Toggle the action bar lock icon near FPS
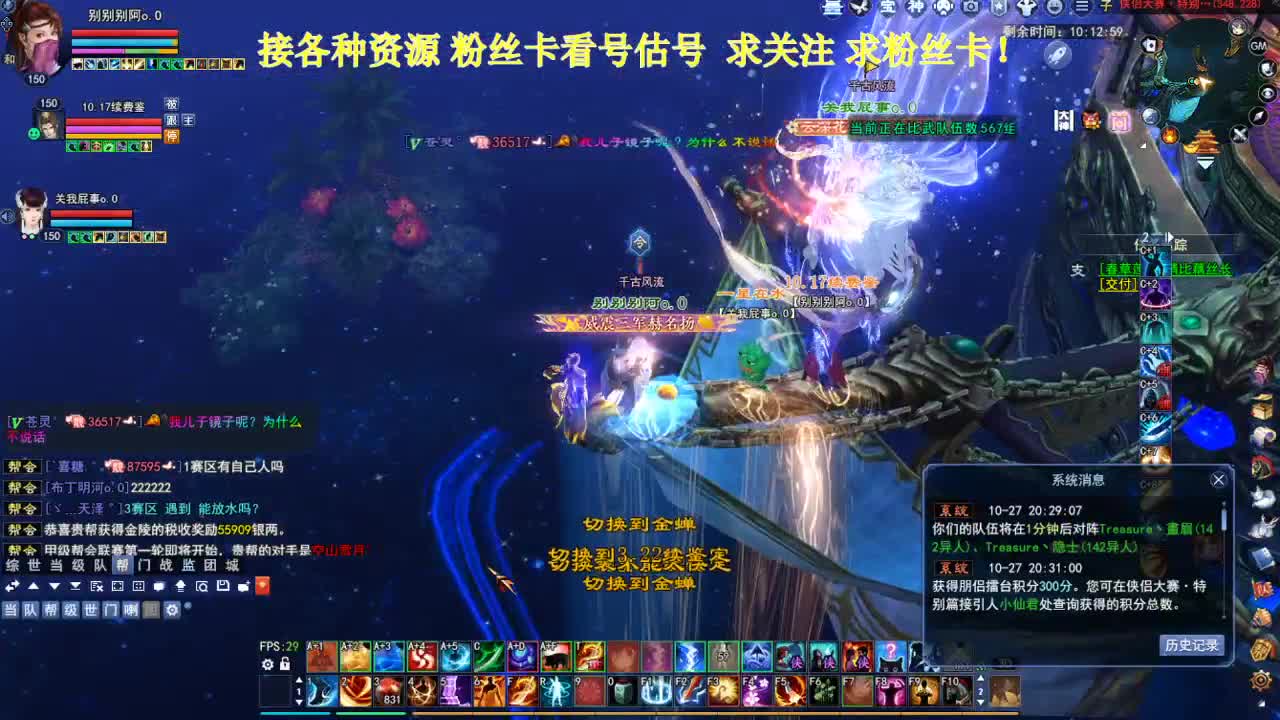 286,664
